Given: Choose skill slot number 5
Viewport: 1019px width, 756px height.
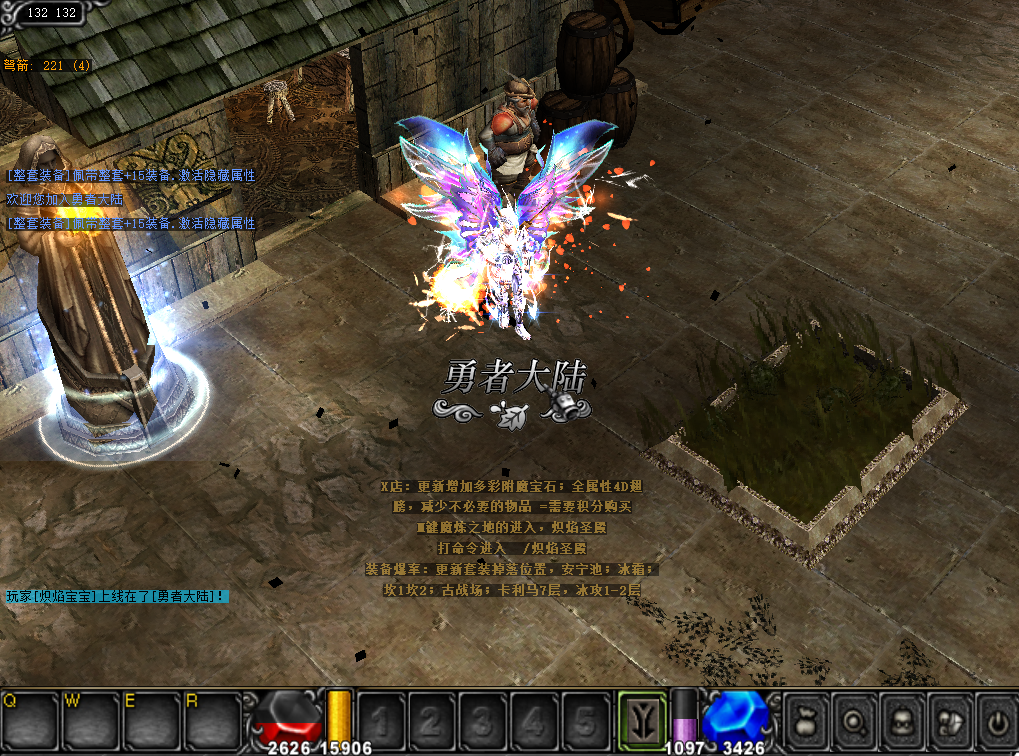Looking at the screenshot, I should (x=587, y=717).
